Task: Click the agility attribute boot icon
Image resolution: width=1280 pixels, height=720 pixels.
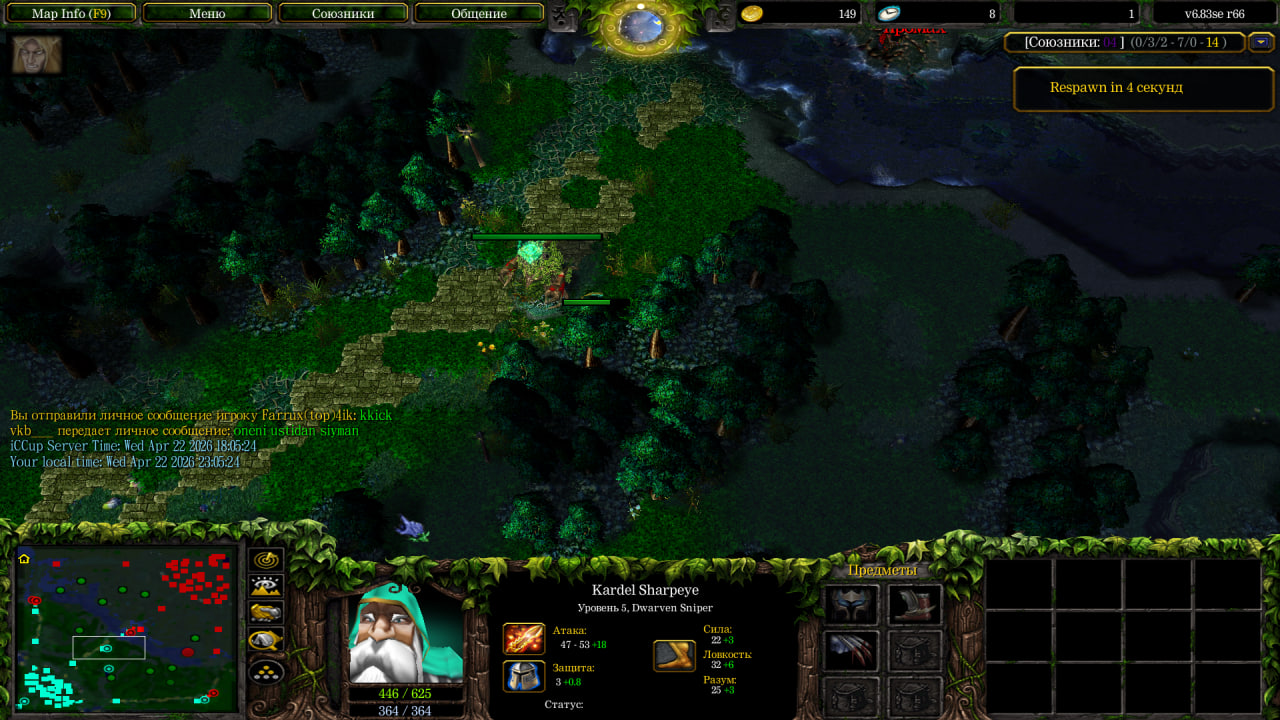Action: coord(674,655)
